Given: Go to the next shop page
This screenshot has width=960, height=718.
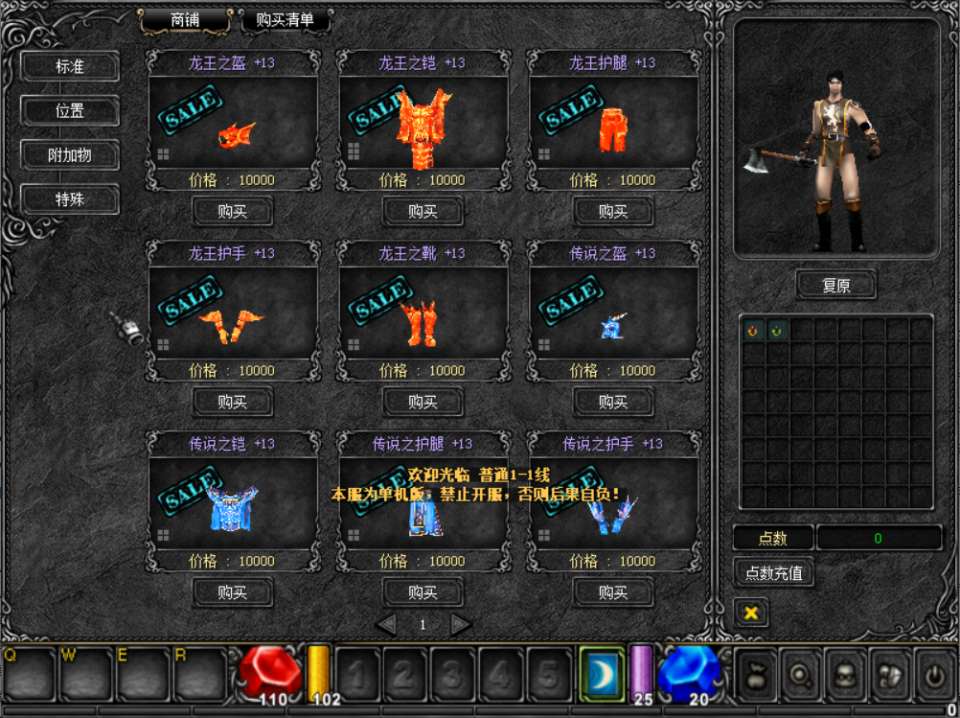Looking at the screenshot, I should coord(460,625).
